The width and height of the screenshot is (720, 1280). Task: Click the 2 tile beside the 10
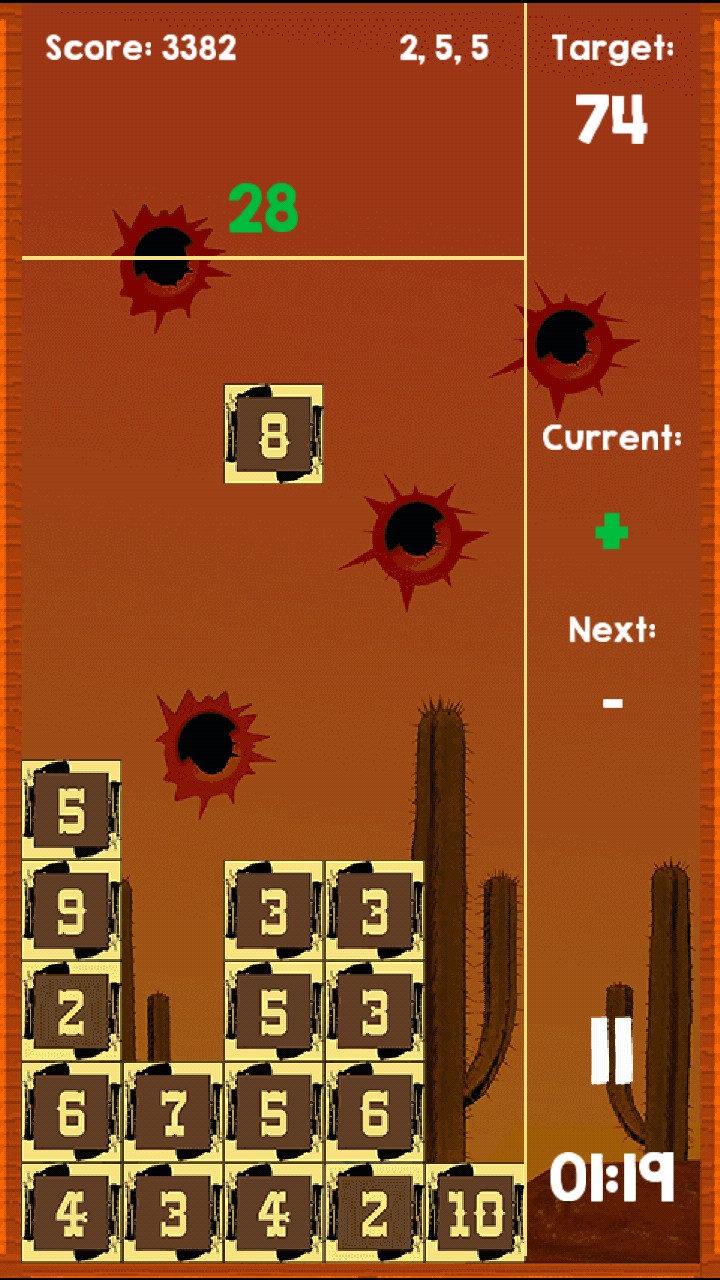[x=374, y=1213]
